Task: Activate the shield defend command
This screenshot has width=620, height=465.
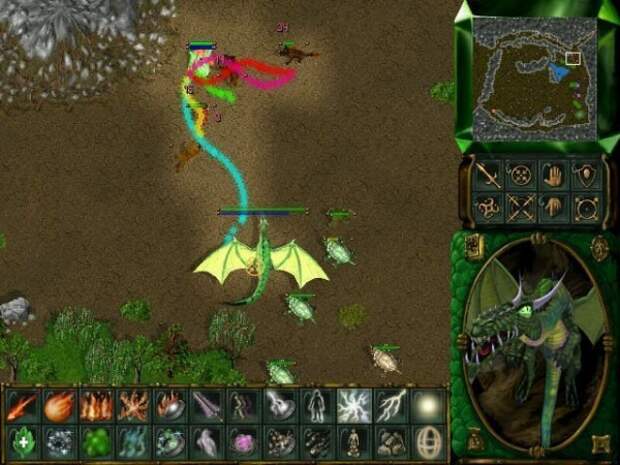Action: (x=586, y=175)
